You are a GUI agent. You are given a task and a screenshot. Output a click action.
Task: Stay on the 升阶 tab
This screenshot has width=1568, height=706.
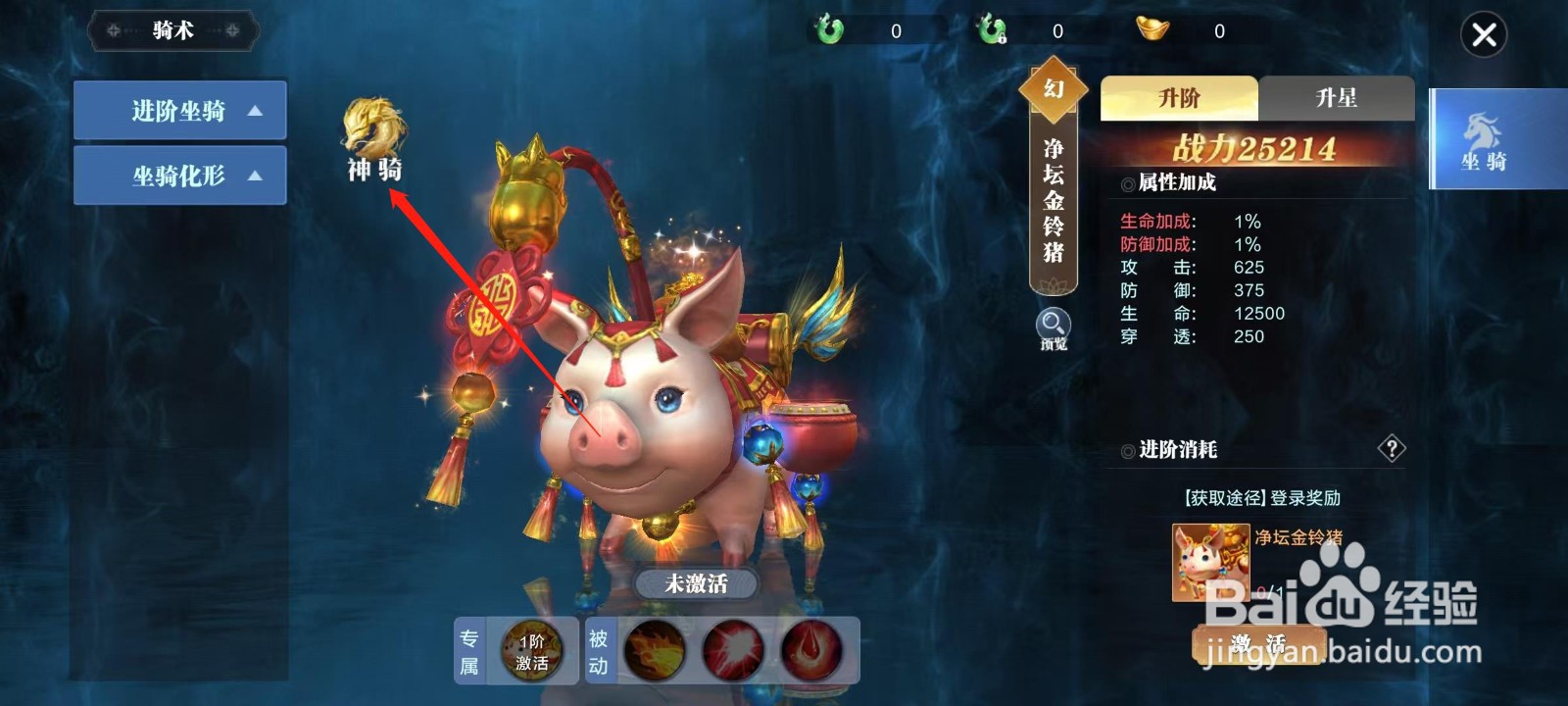1178,98
